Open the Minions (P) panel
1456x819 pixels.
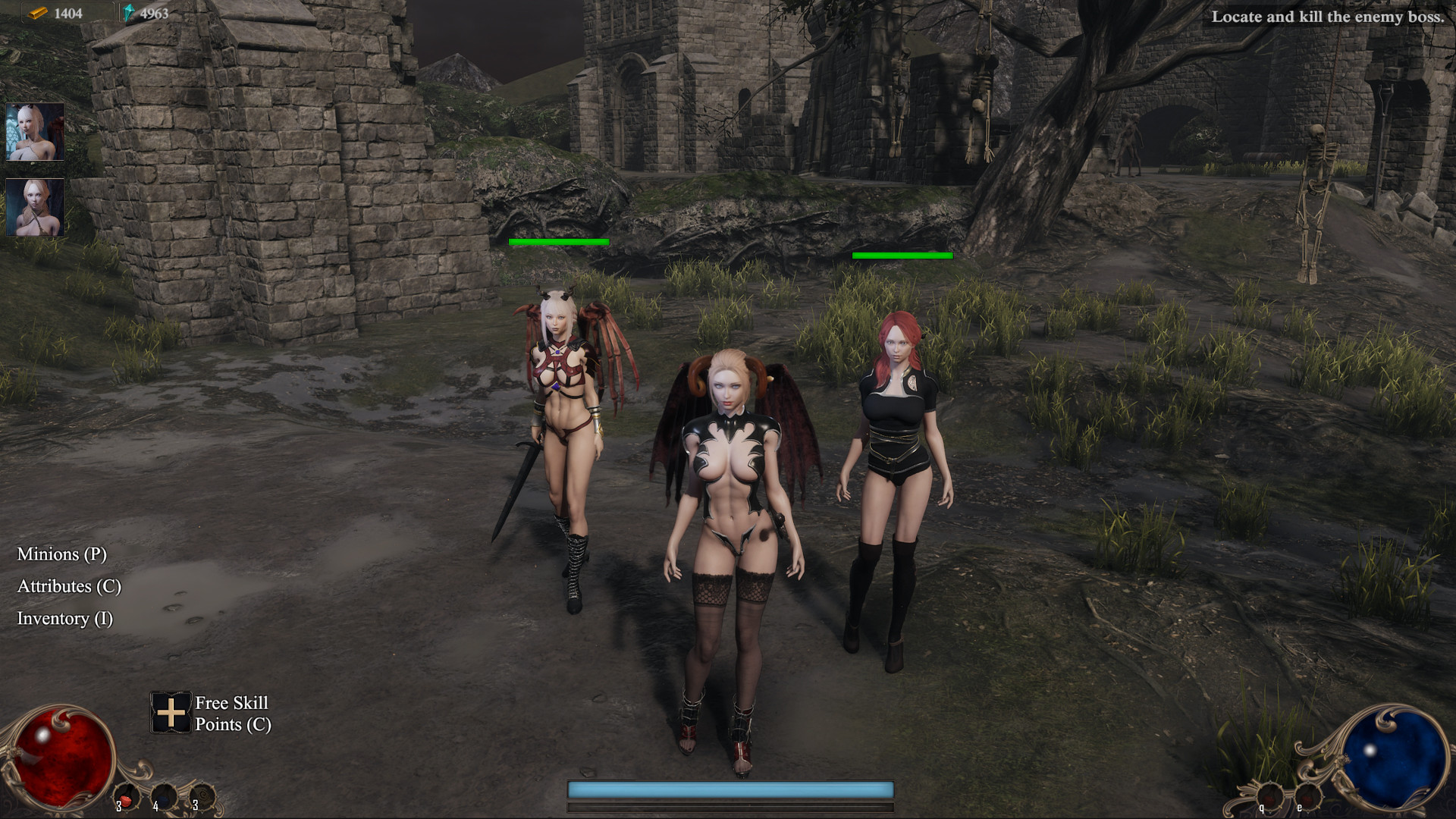(x=62, y=555)
